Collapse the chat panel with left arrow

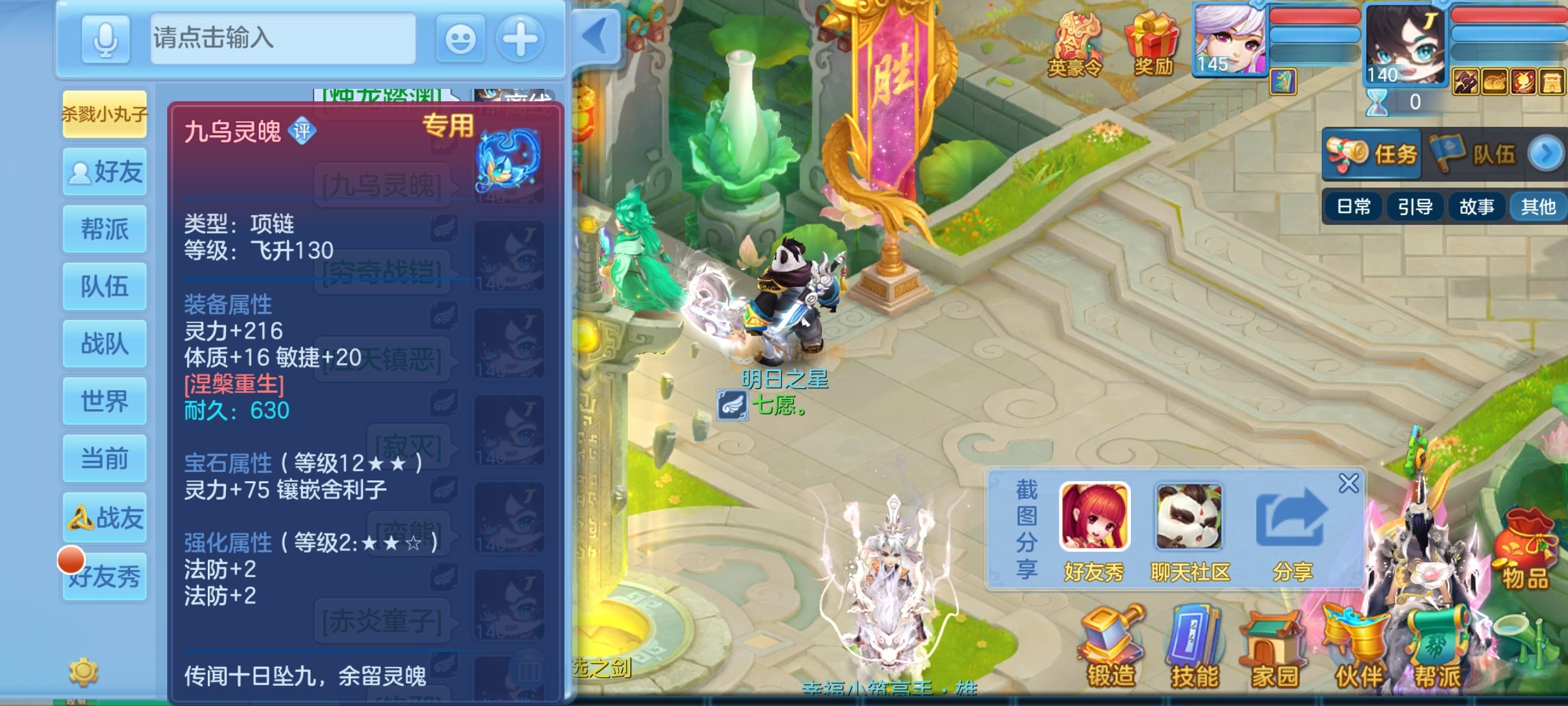(595, 37)
